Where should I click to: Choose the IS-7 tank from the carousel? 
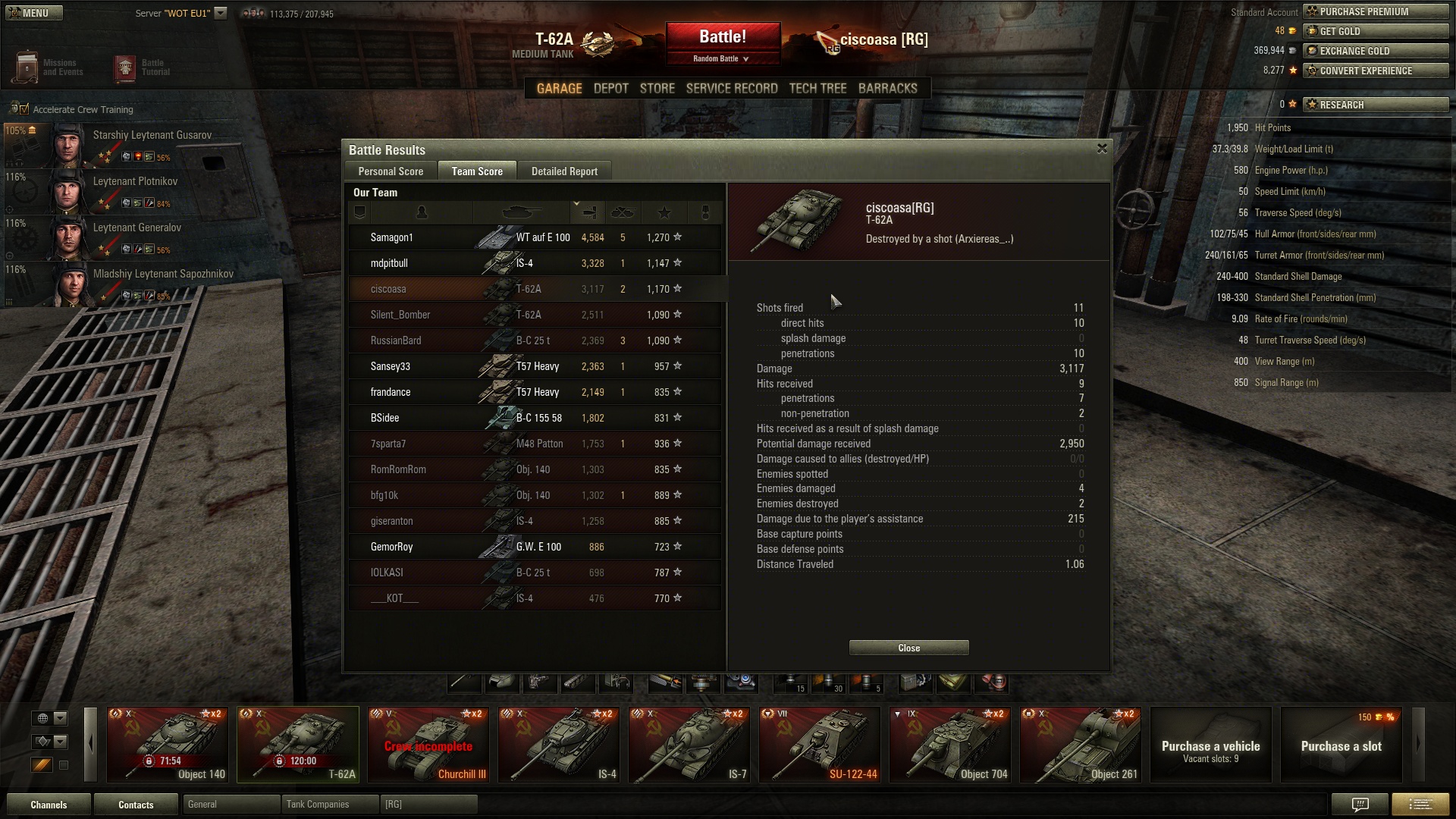(x=689, y=745)
